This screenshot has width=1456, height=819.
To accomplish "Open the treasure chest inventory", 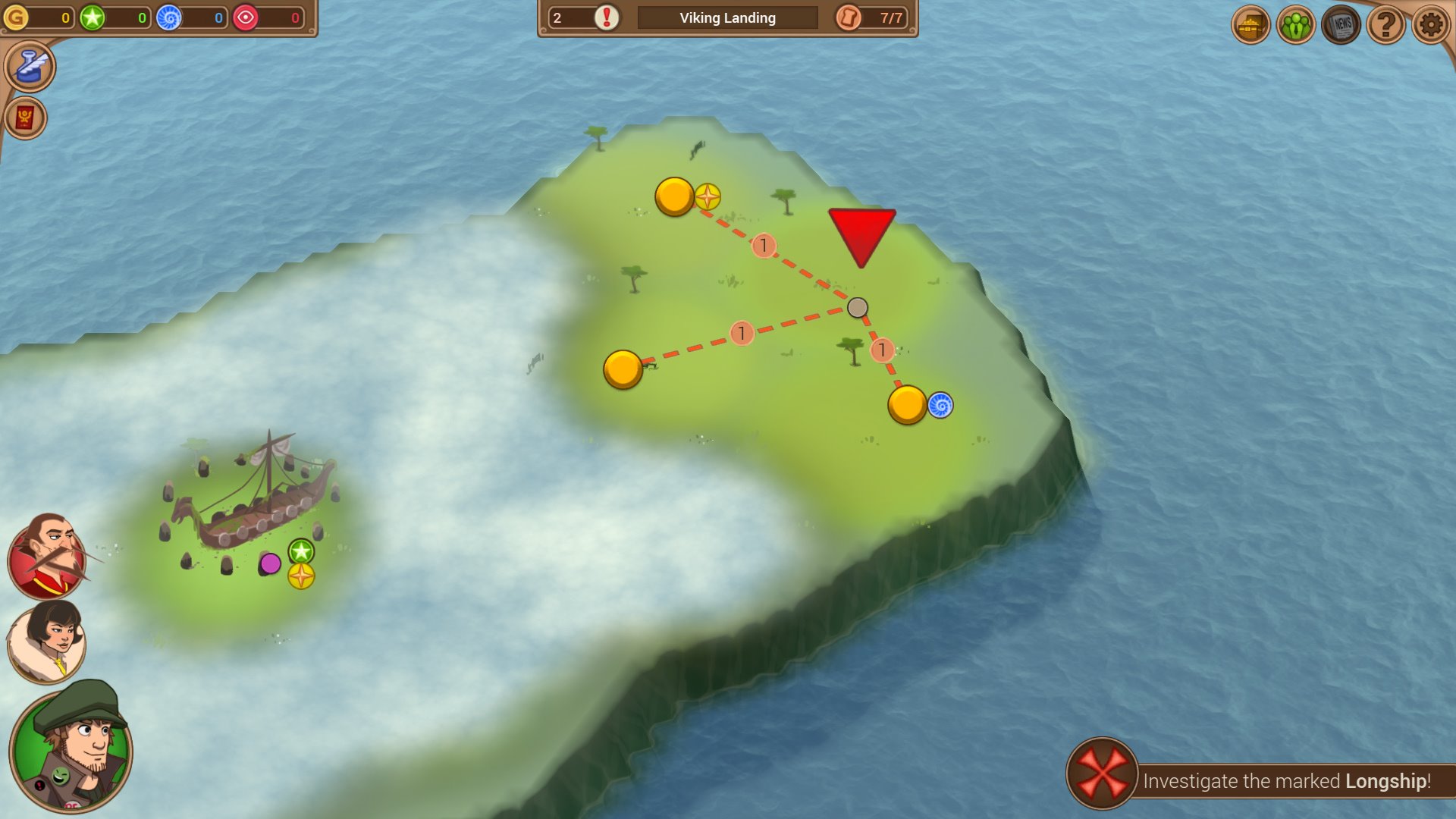I will click(x=1250, y=25).
